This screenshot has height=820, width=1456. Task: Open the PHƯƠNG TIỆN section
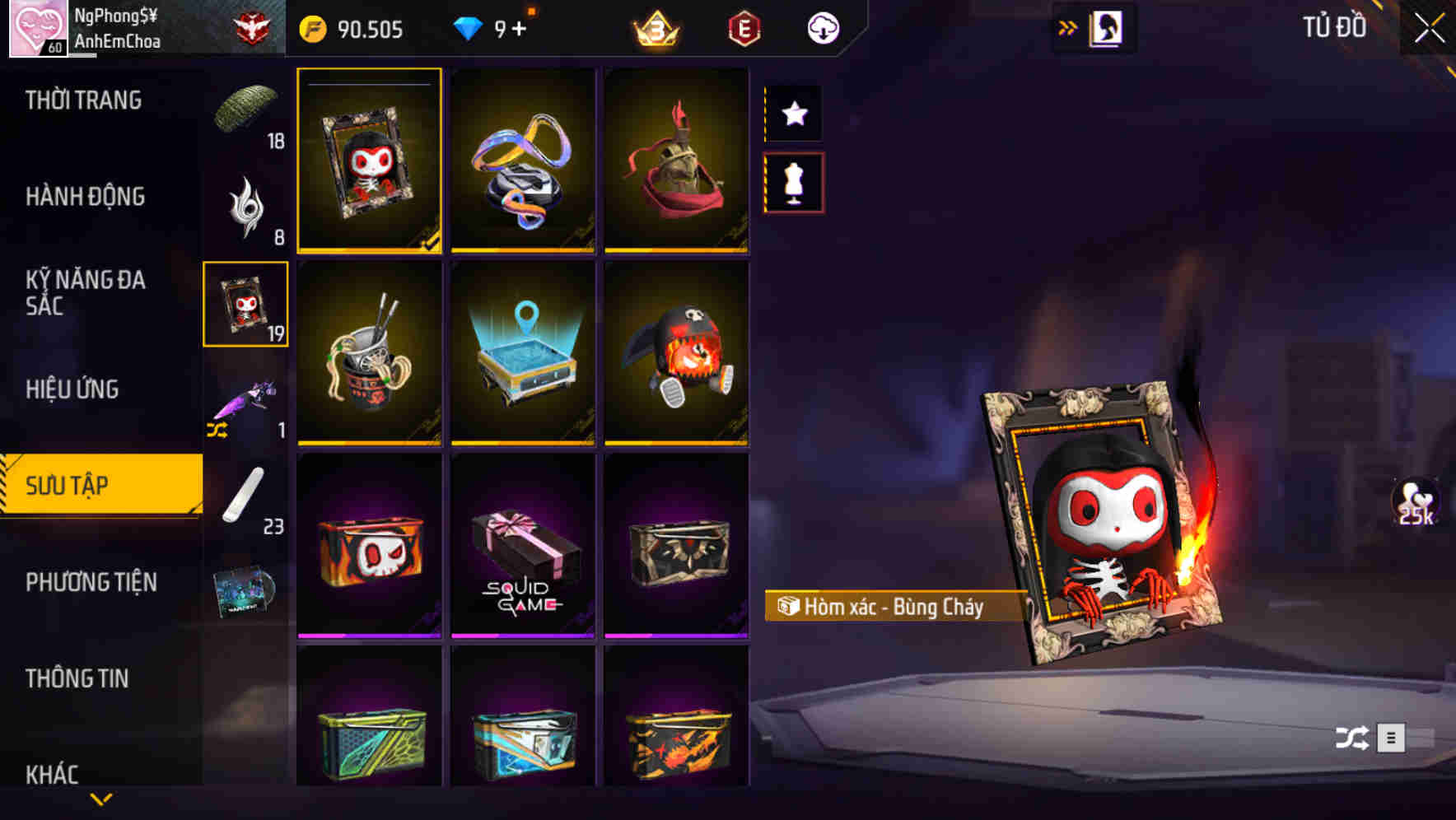click(91, 582)
